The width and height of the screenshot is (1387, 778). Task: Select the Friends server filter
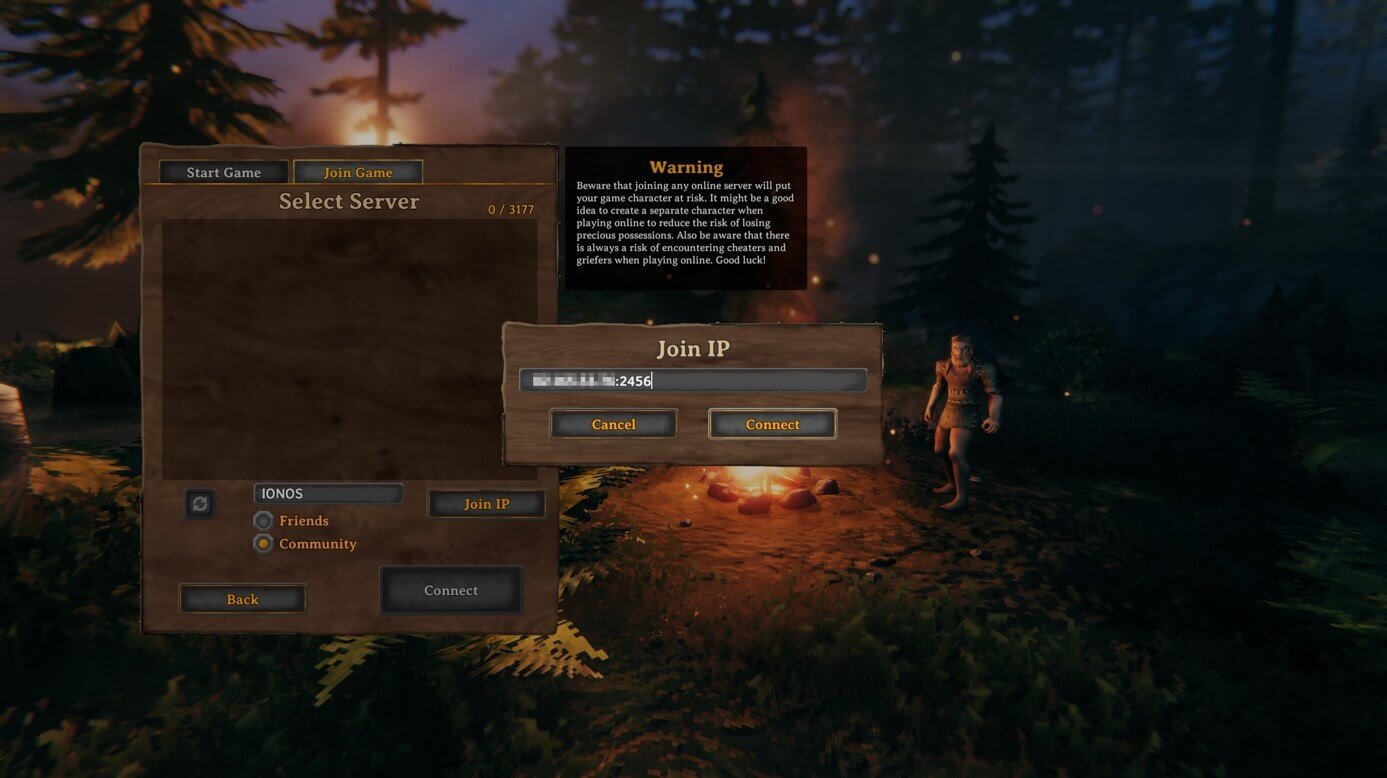pos(263,520)
